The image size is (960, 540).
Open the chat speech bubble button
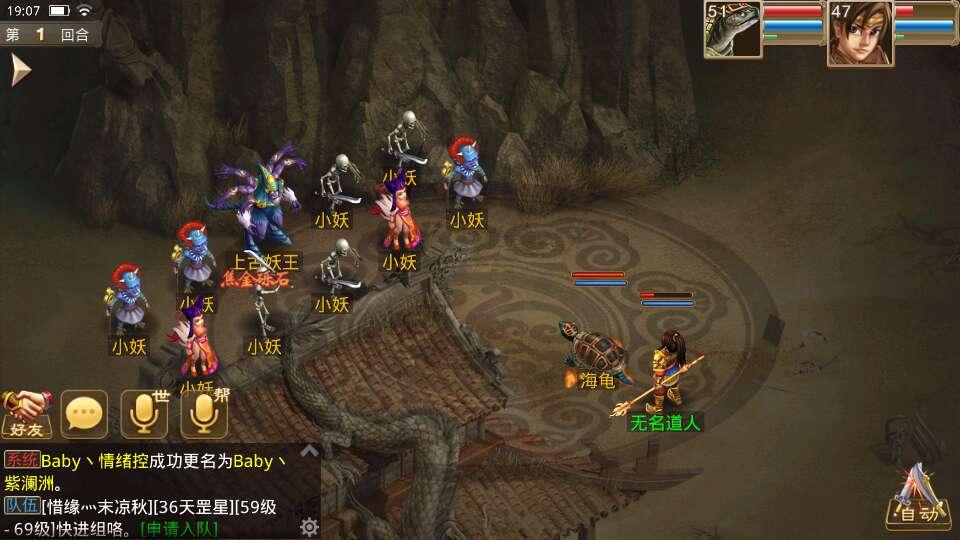click(84, 413)
